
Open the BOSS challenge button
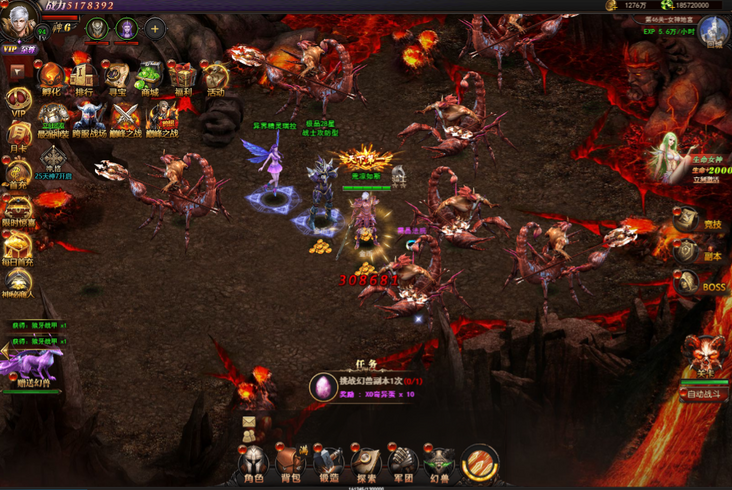pyautogui.click(x=686, y=283)
